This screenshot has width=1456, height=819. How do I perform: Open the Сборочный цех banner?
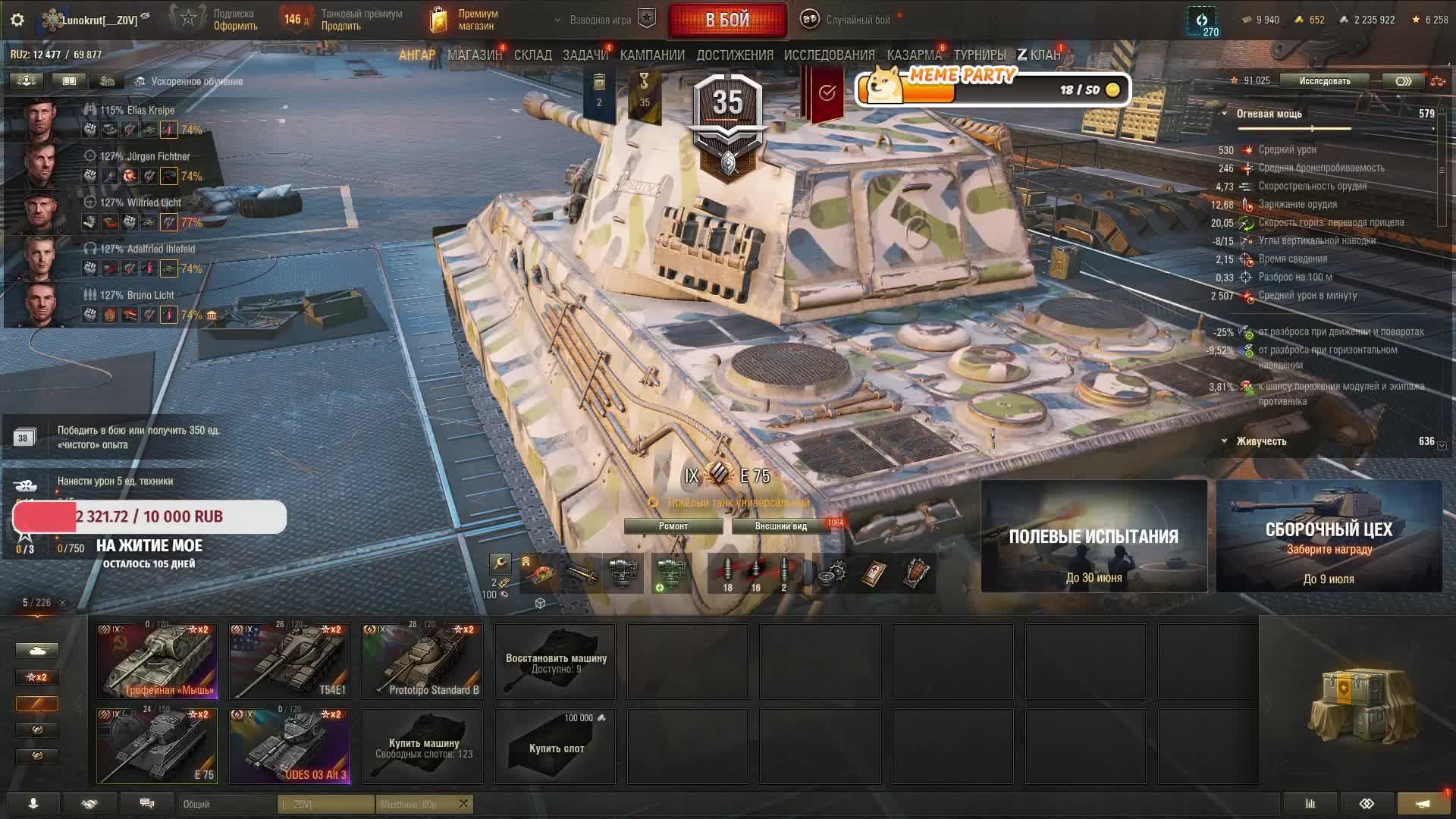(1329, 536)
